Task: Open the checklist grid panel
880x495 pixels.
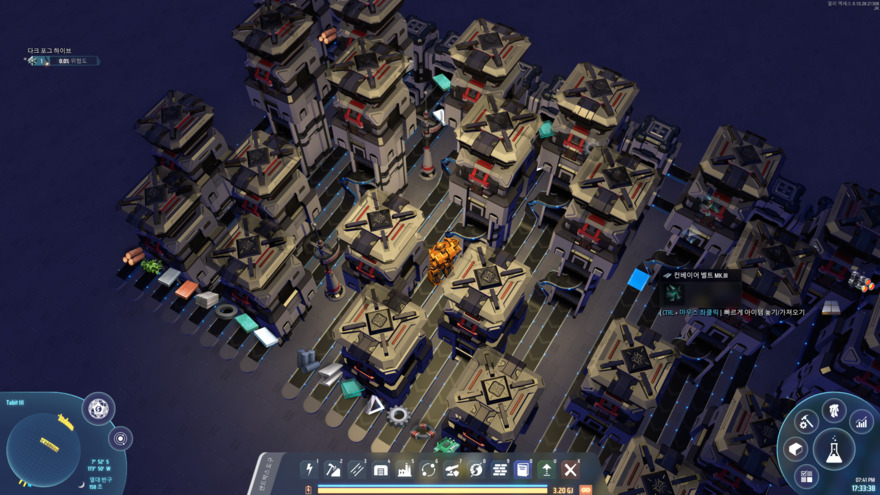Action: 806,477
